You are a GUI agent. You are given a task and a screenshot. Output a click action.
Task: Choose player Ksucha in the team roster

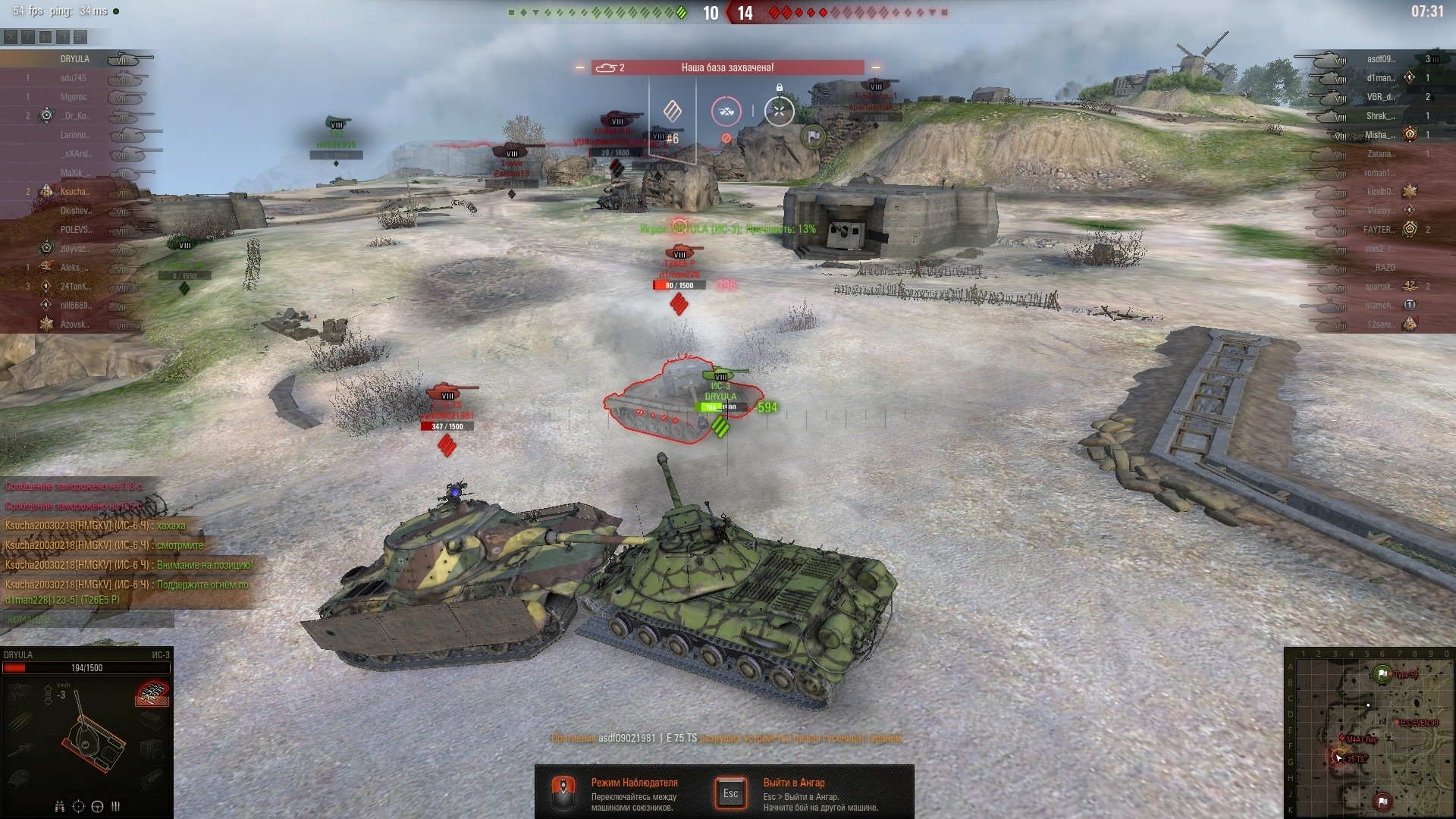75,192
